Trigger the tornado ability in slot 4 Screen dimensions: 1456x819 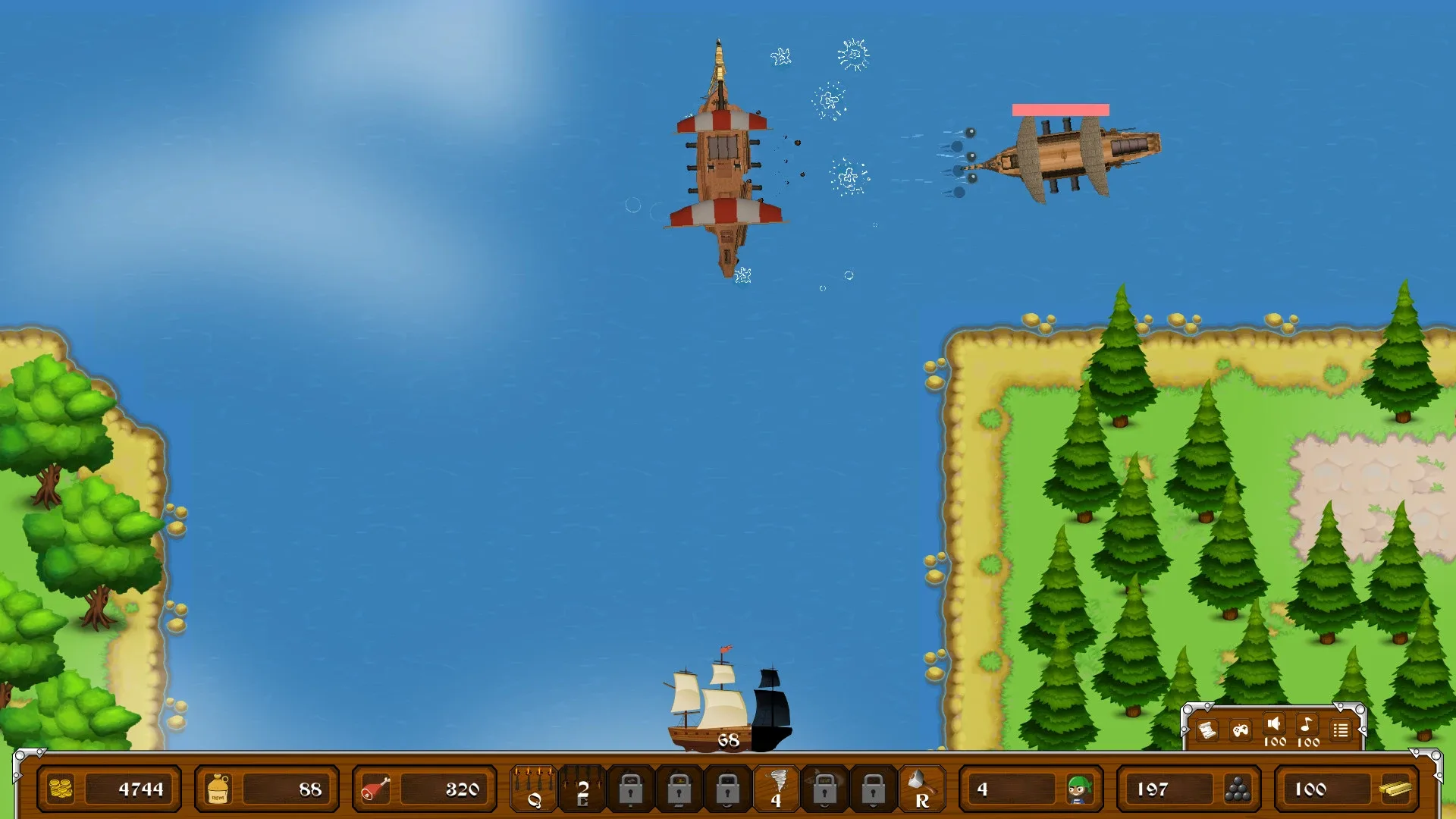(777, 789)
